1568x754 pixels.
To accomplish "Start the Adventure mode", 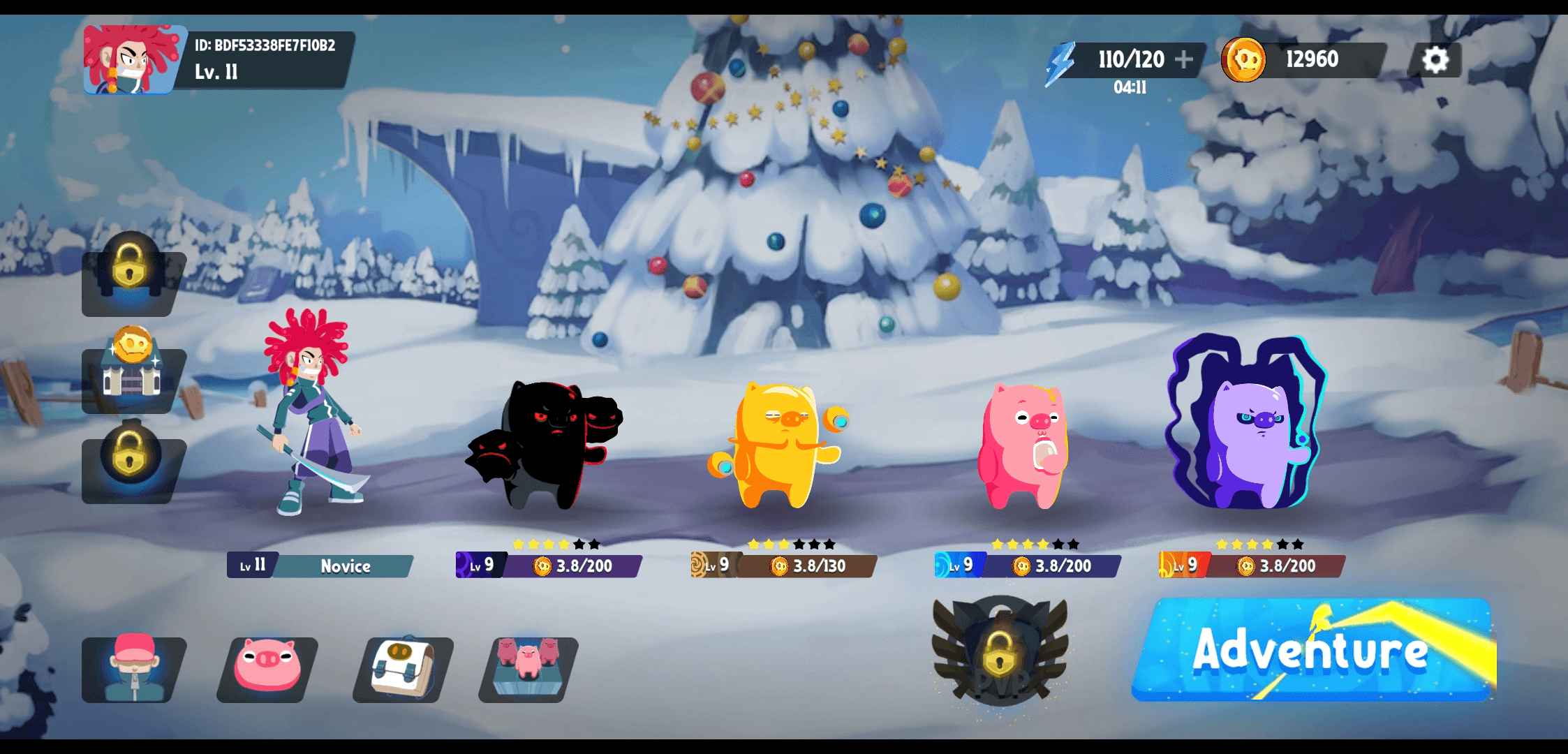I will point(1312,649).
